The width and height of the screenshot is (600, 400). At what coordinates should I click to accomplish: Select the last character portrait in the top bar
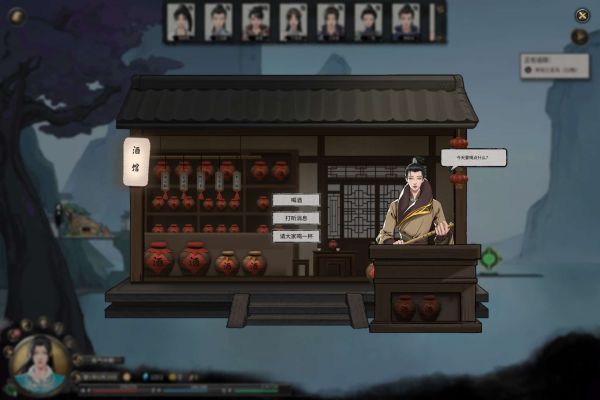(405, 21)
